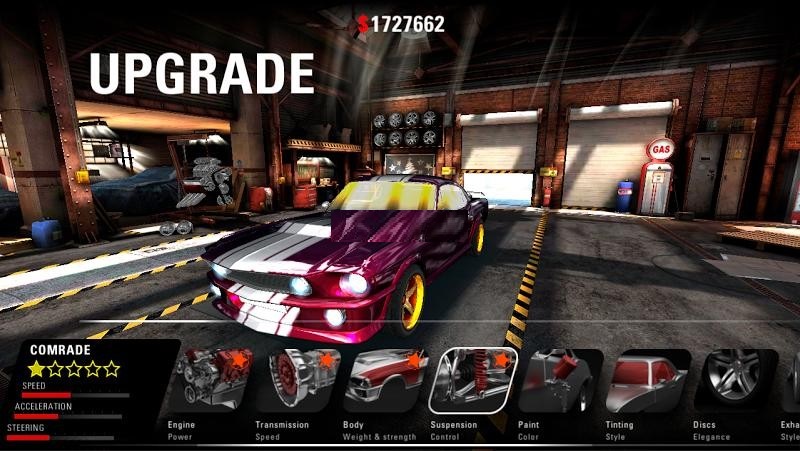Screen dimensions: 800x451
Task: Choose the Body weight and strength upgrade
Action: tap(385, 381)
